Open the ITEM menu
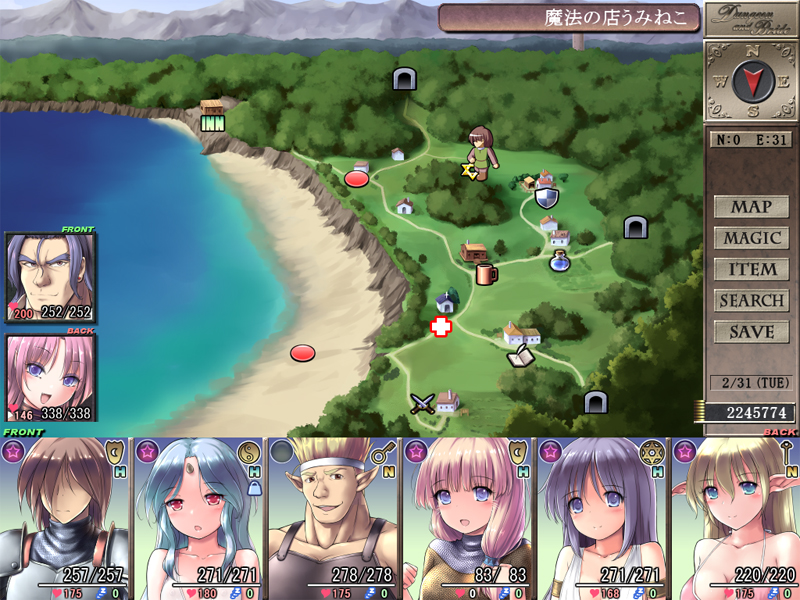The width and height of the screenshot is (800, 600). pyautogui.click(x=751, y=269)
